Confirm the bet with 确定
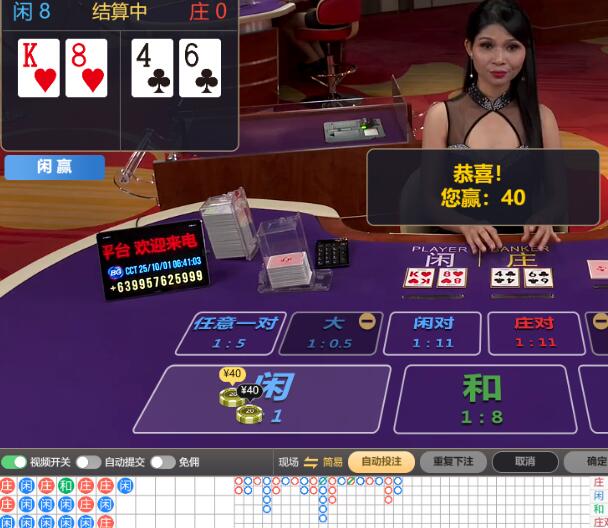 [x=594, y=462]
